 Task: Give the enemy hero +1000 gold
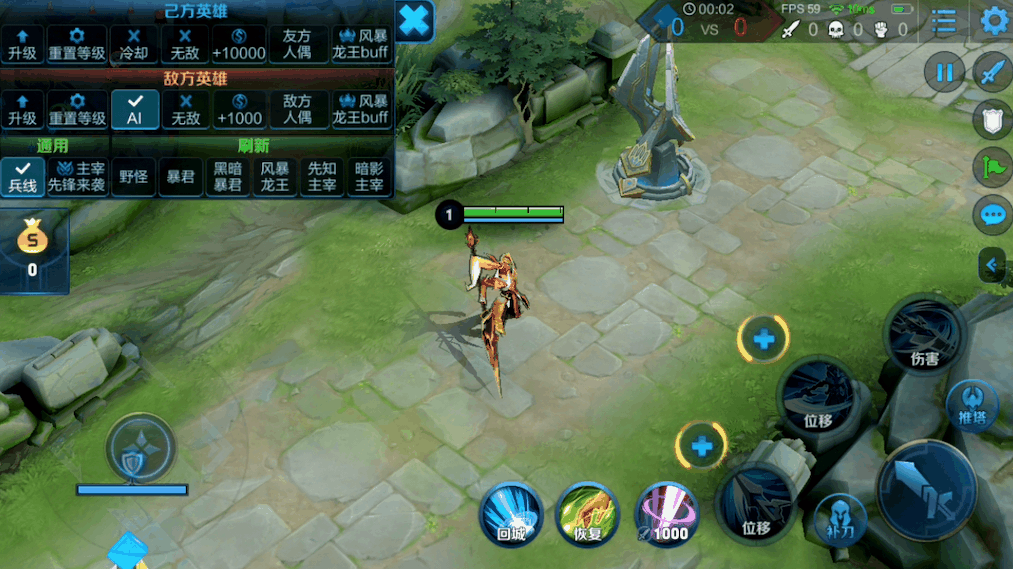point(239,108)
